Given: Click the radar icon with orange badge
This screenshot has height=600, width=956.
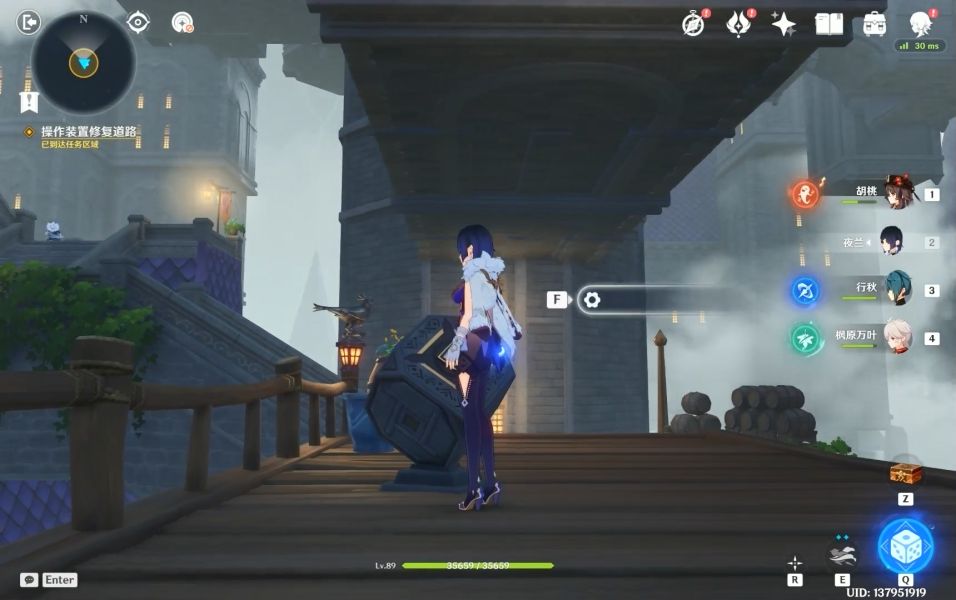Looking at the screenshot, I should [182, 22].
